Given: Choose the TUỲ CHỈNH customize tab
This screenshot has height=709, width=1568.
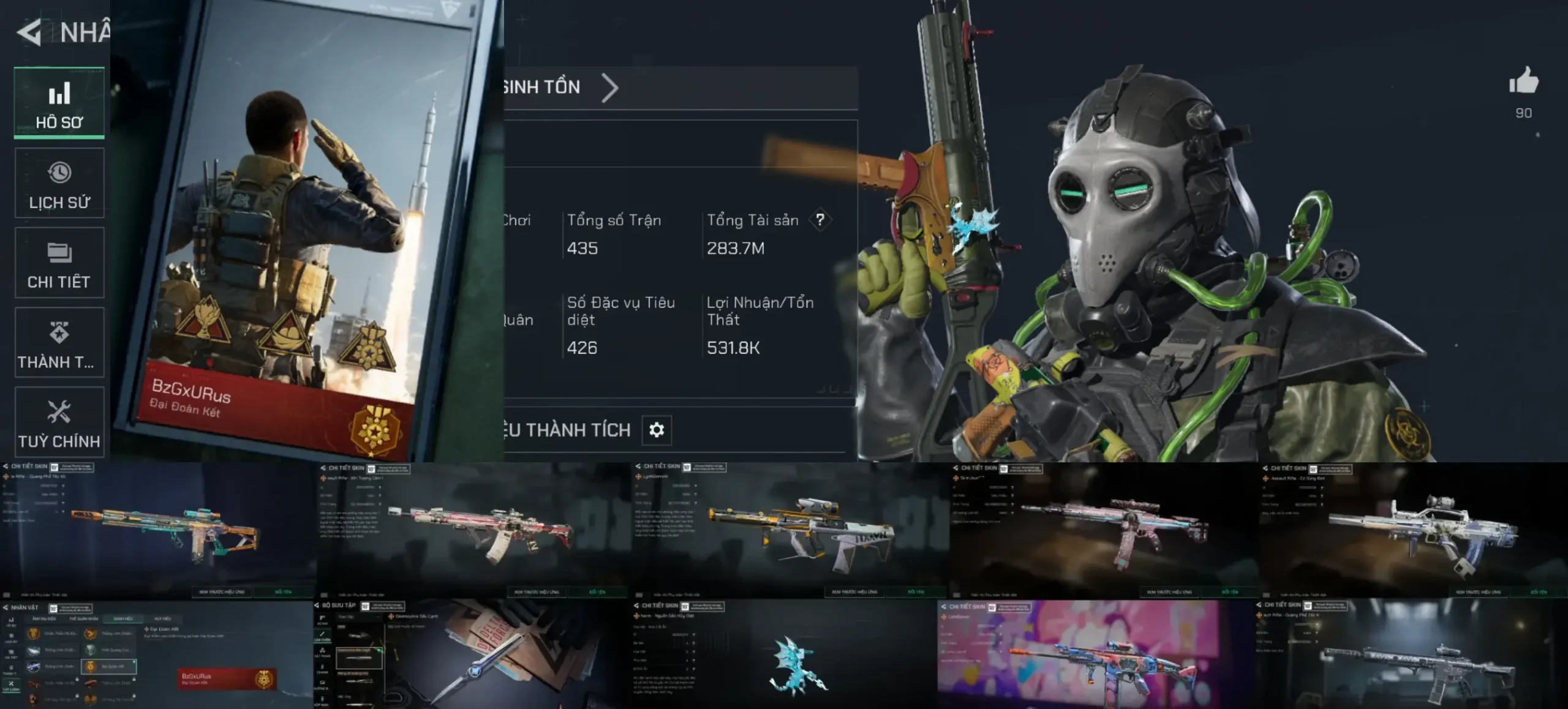Looking at the screenshot, I should (59, 422).
